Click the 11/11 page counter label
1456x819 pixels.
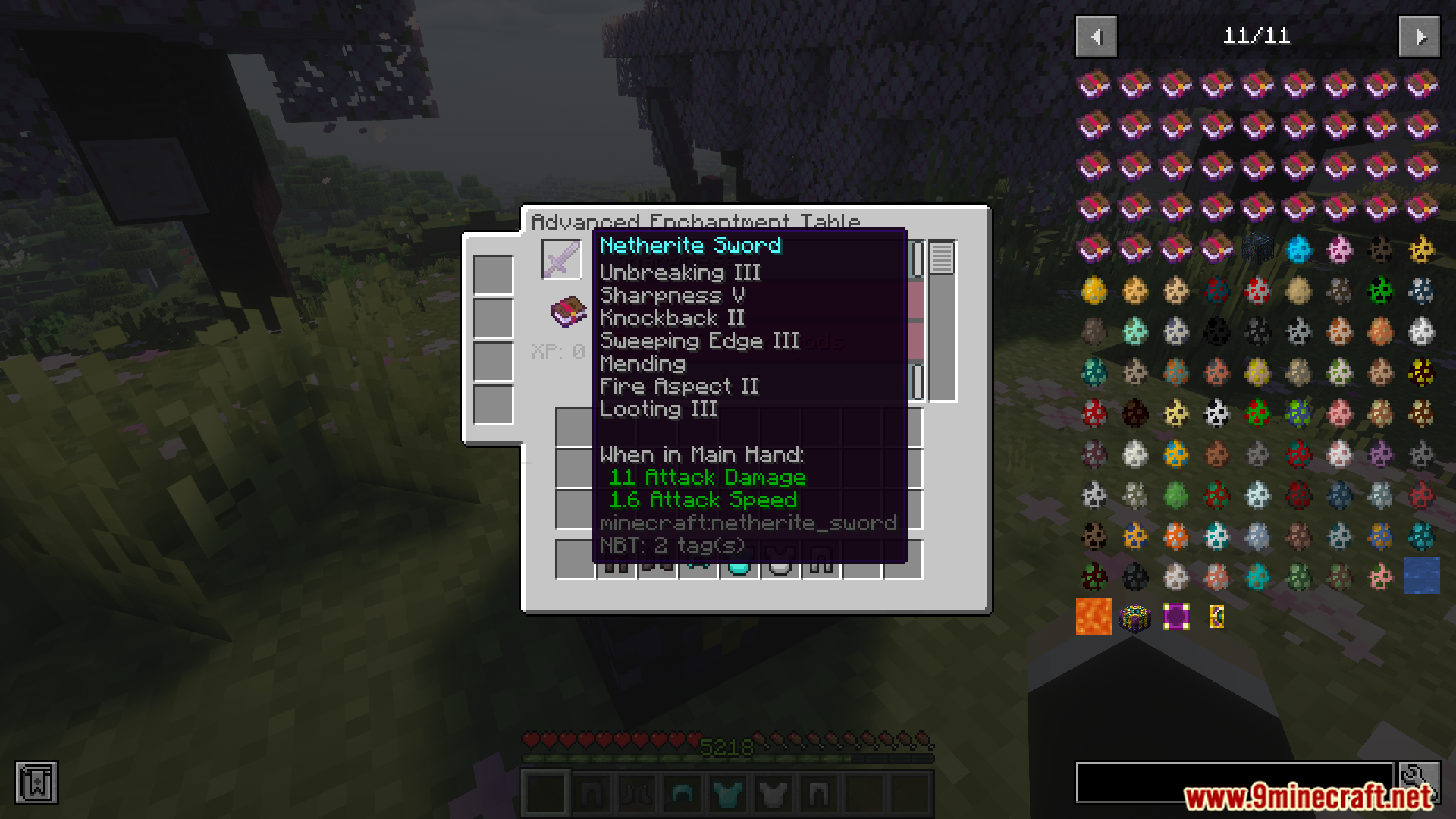click(x=1258, y=36)
